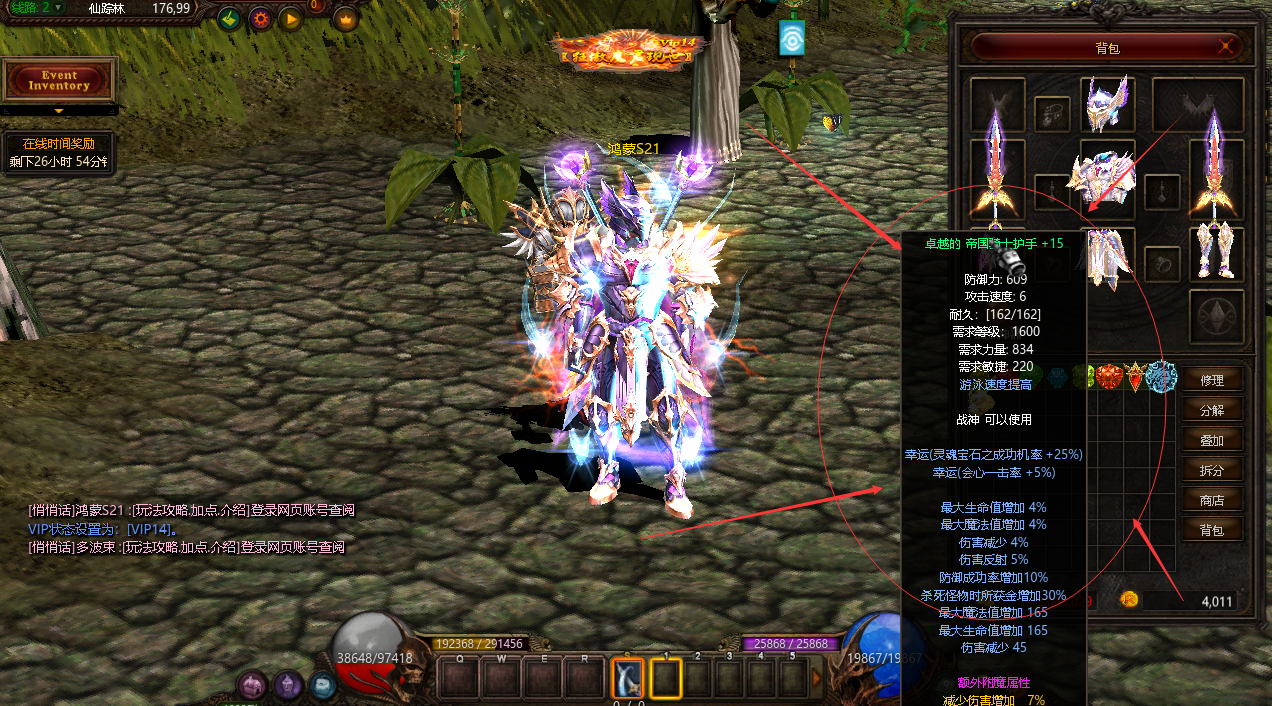The width and height of the screenshot is (1272, 706).
Task: Click the 拆分 split button
Action: [x=1212, y=470]
